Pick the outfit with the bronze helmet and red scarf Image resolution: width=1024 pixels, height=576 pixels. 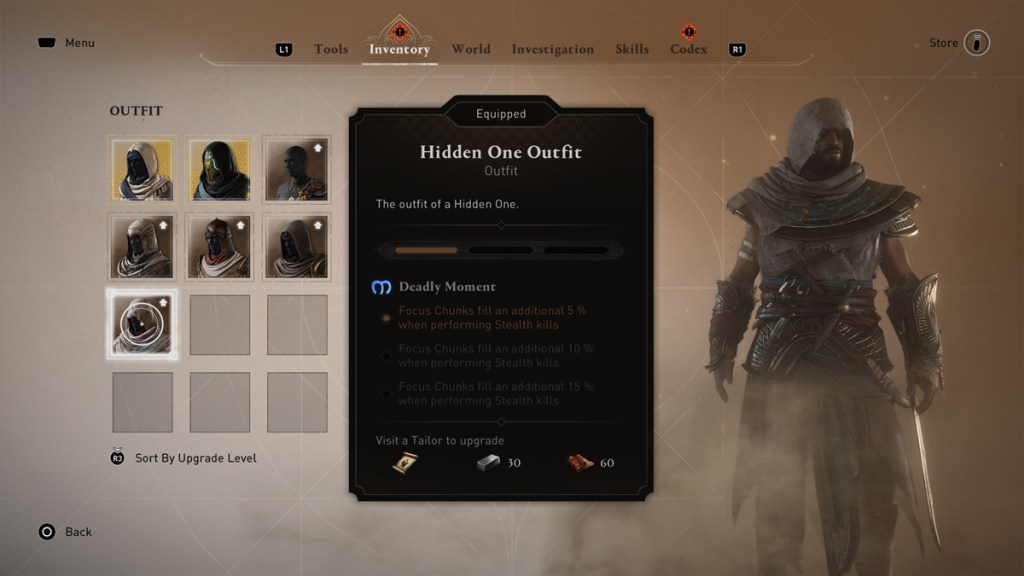point(220,247)
